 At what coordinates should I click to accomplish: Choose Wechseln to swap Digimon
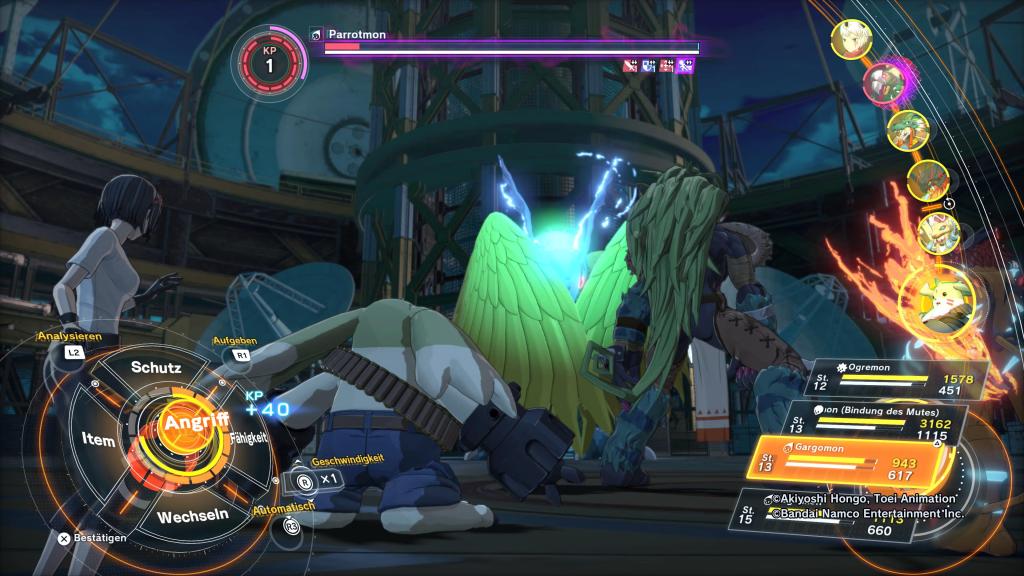click(x=194, y=516)
